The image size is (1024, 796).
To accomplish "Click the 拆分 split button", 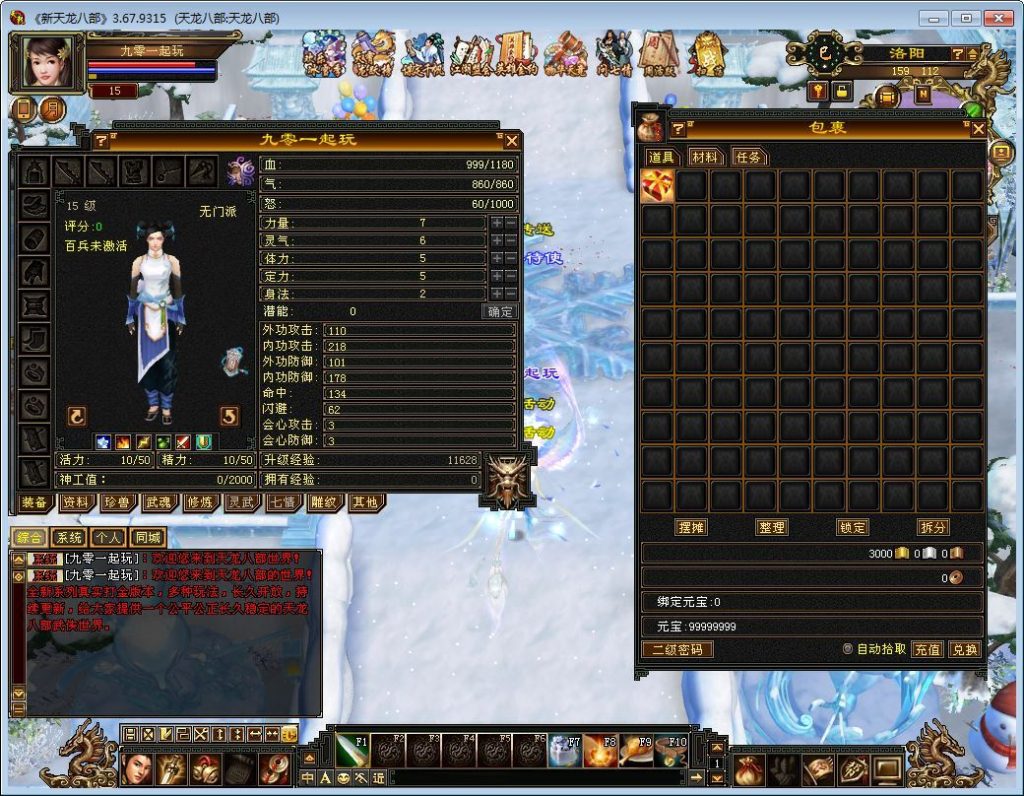I will 933,527.
